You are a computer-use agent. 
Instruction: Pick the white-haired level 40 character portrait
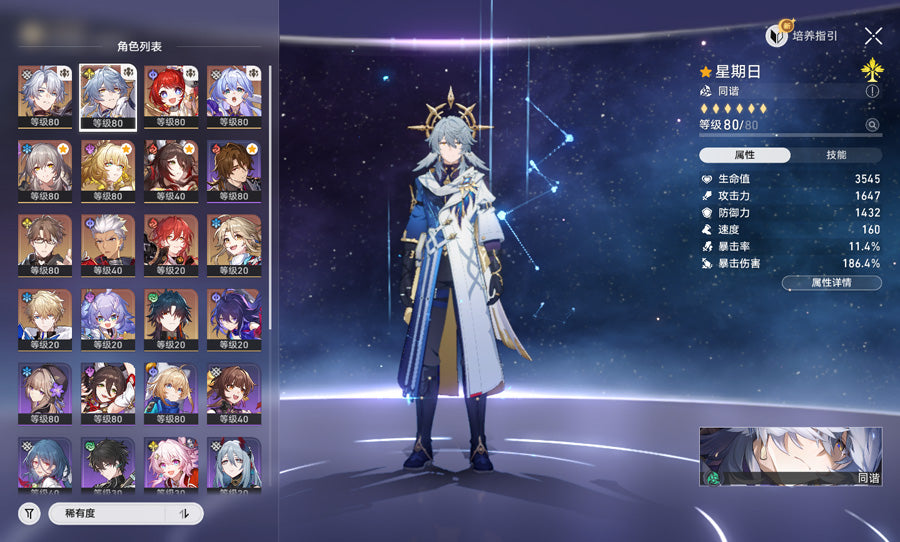pyautogui.click(x=107, y=245)
